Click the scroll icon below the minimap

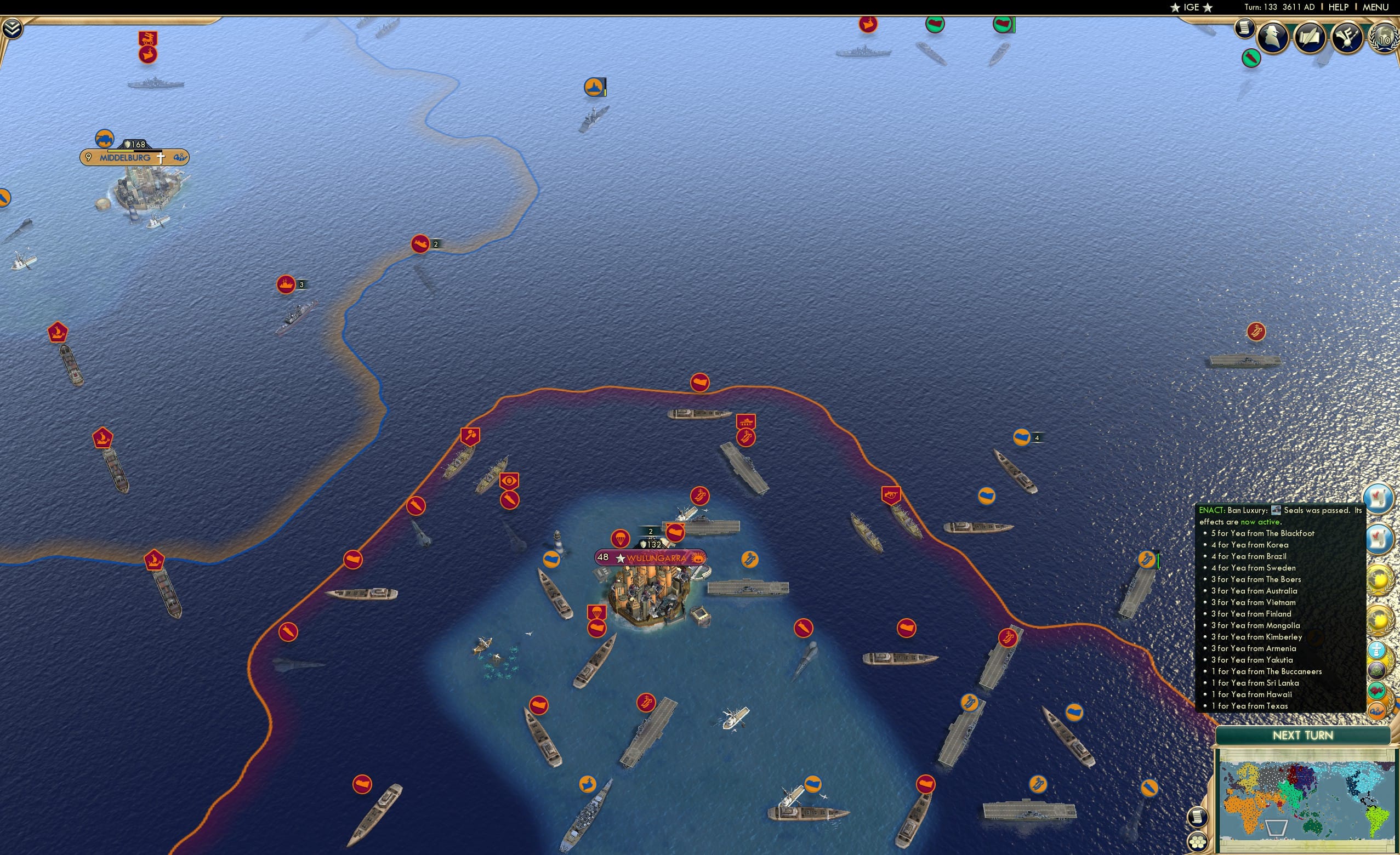point(1198,819)
